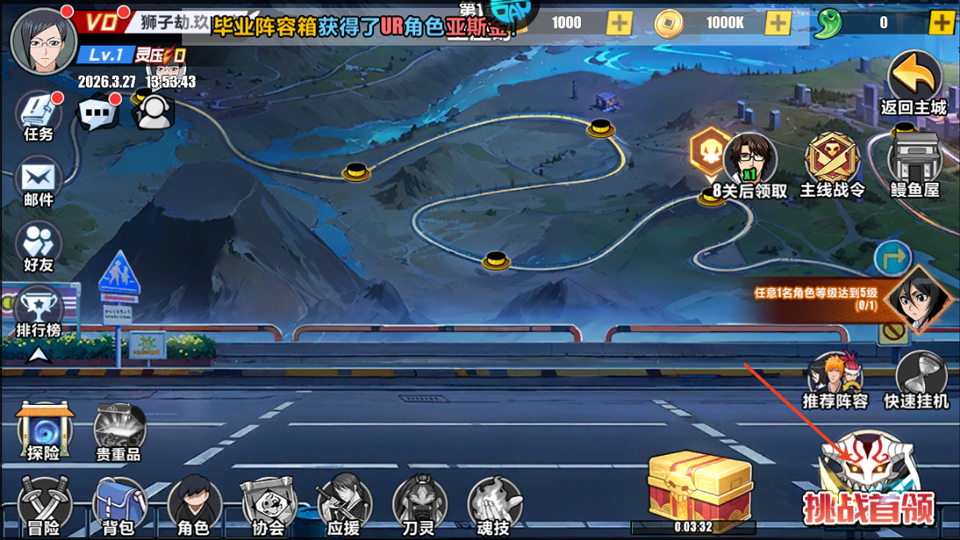This screenshot has width=960, height=540.
Task: Open the 应援 support menu
Action: click(x=344, y=503)
